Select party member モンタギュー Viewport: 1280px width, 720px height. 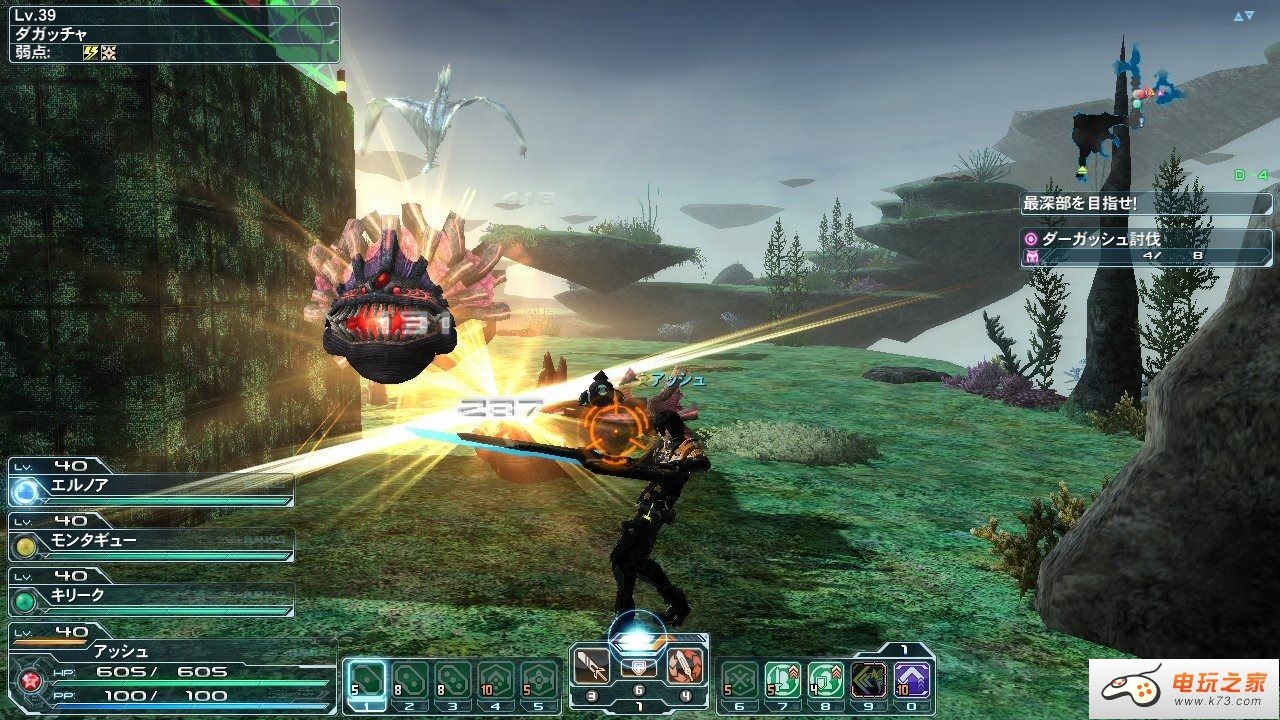pyautogui.click(x=150, y=541)
